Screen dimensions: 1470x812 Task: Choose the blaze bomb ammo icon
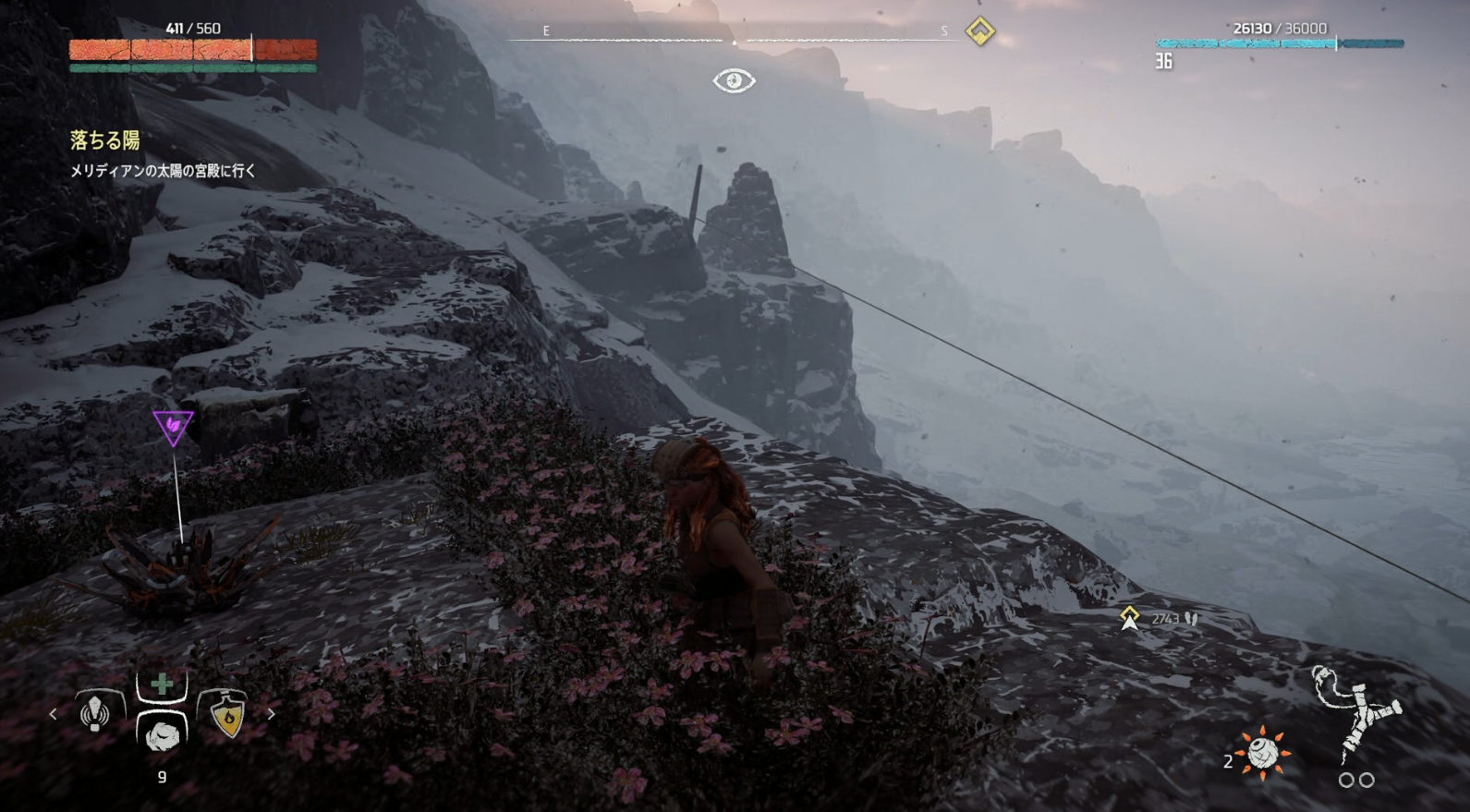tap(1262, 753)
